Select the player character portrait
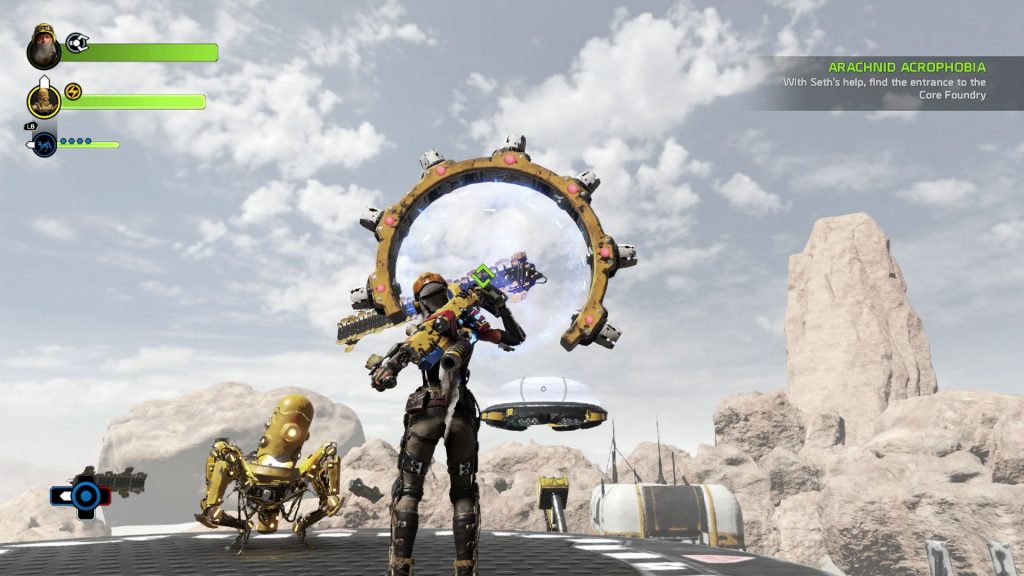The width and height of the screenshot is (1024, 576). (44, 47)
